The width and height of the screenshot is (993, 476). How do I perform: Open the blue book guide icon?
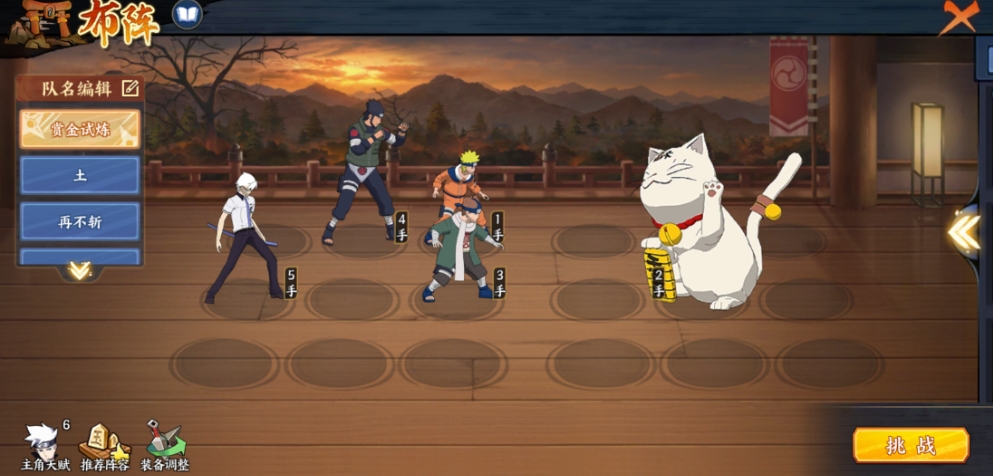click(x=187, y=14)
